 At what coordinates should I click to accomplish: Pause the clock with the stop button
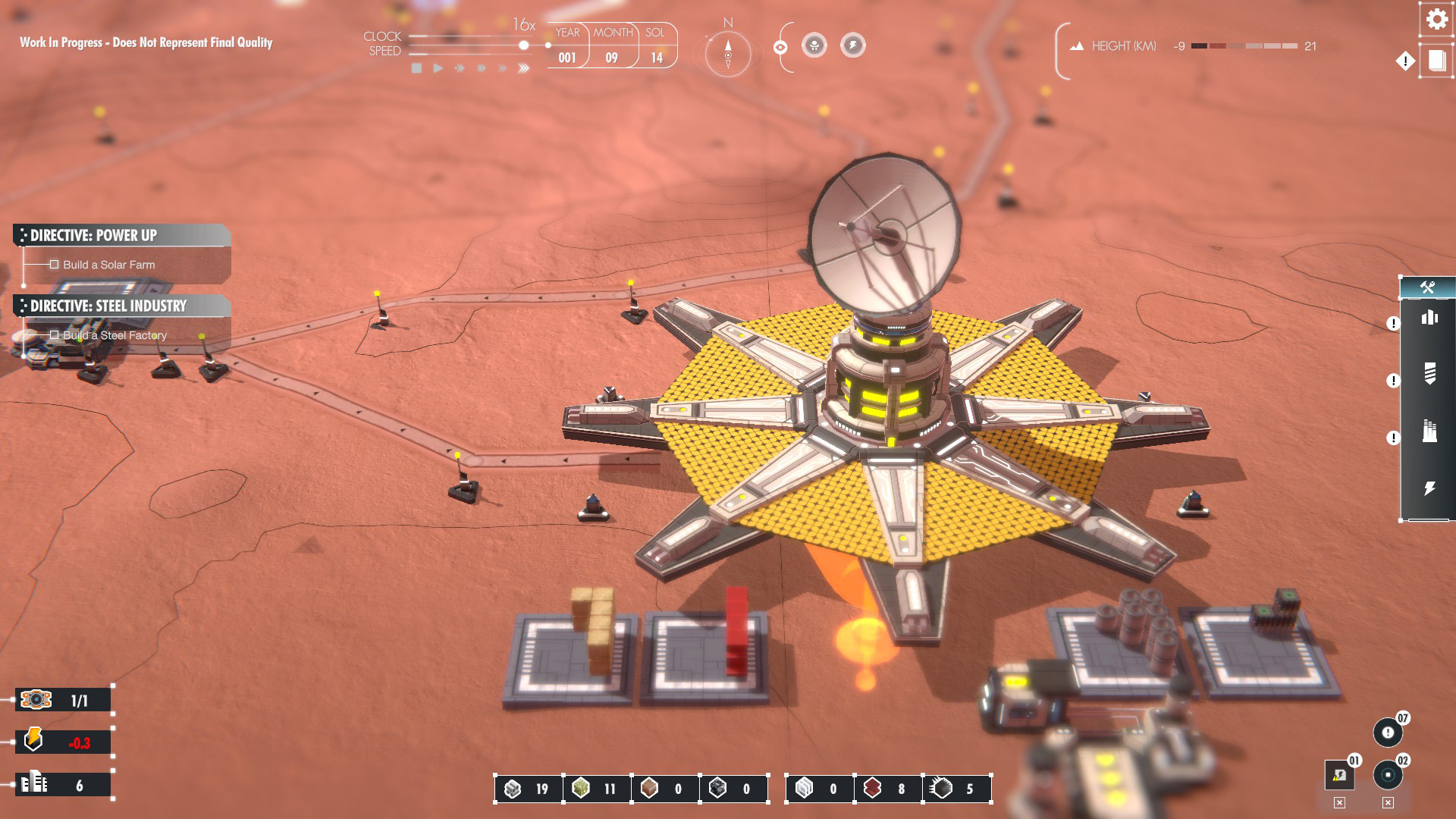pos(416,68)
